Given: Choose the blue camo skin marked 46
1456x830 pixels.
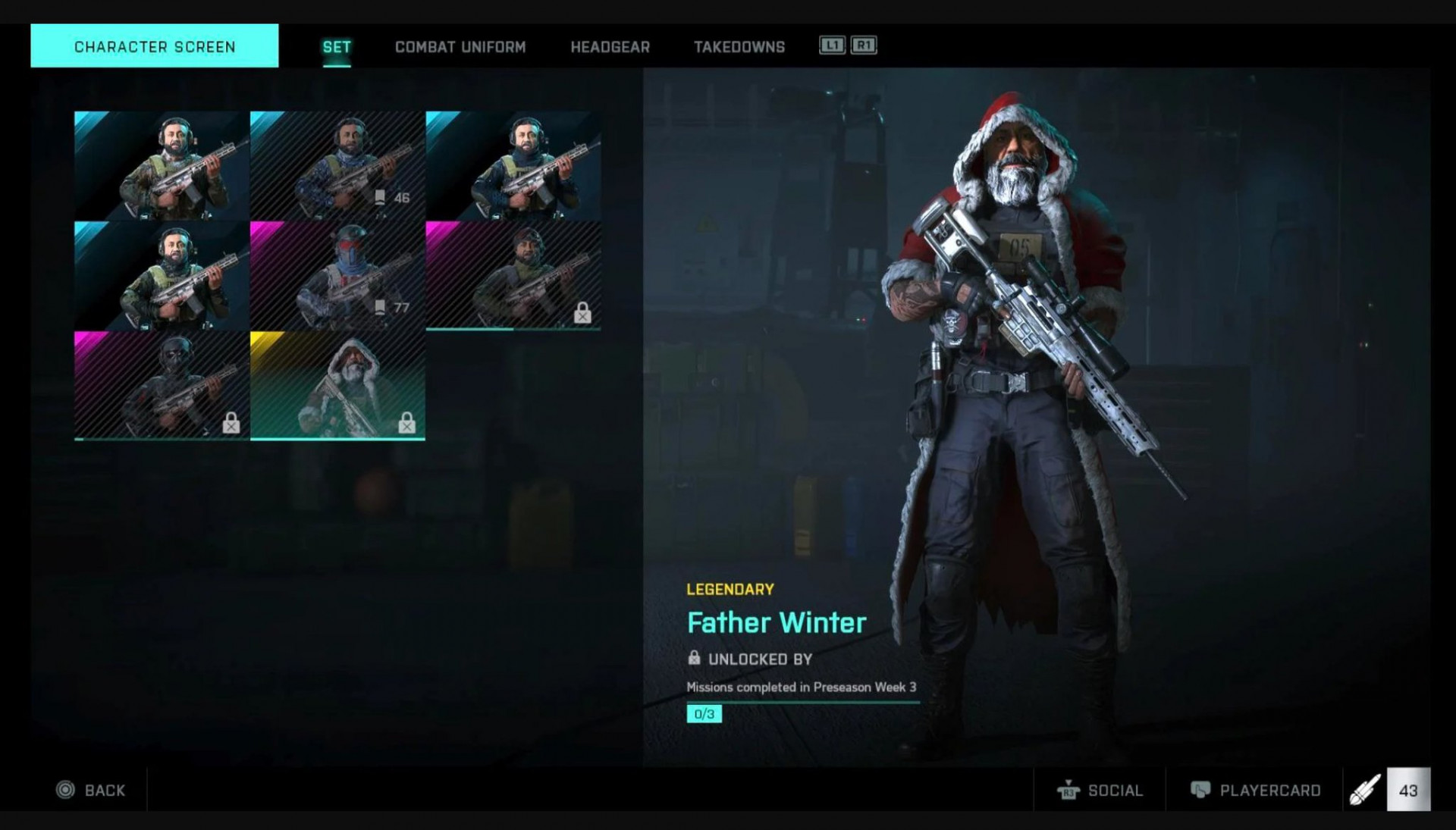Looking at the screenshot, I should click(x=337, y=165).
